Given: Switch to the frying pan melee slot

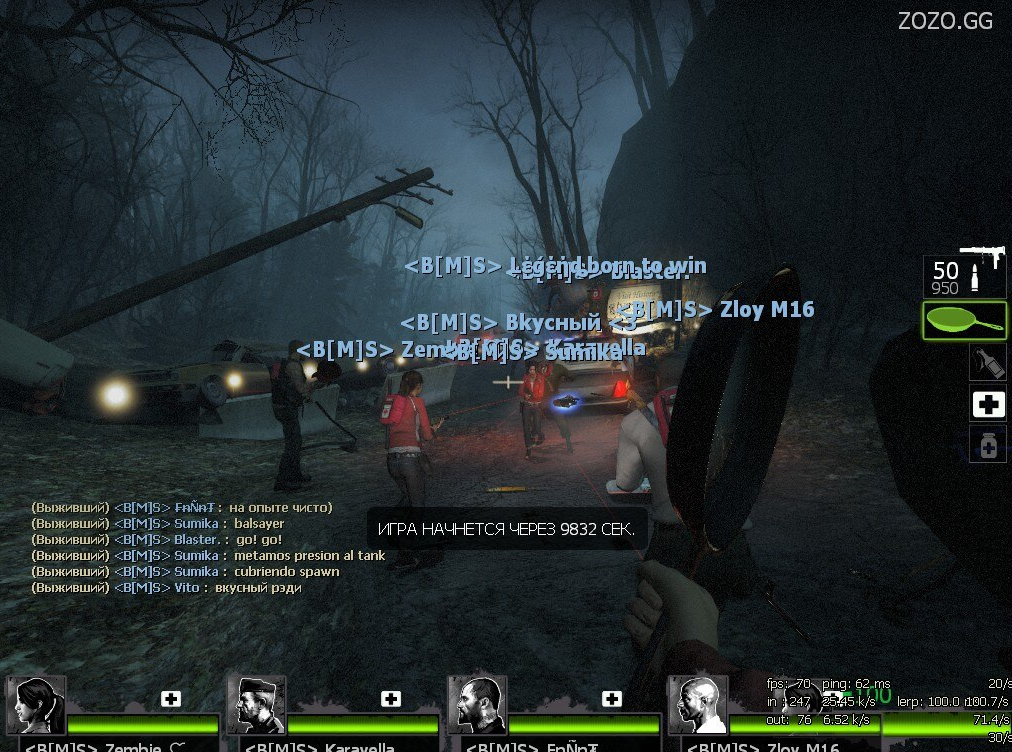Looking at the screenshot, I should (964, 321).
